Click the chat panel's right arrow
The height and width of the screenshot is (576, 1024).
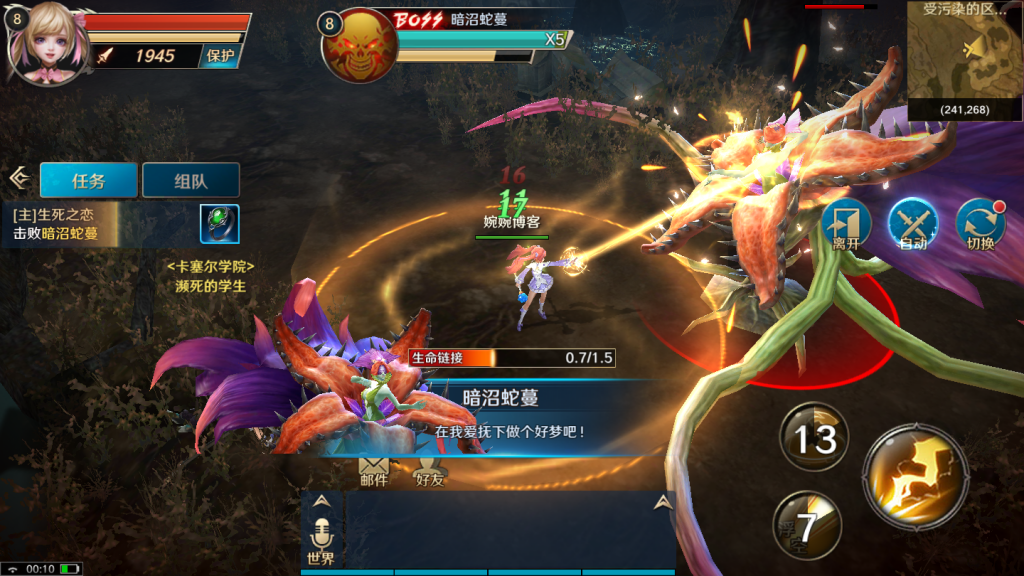click(x=660, y=503)
